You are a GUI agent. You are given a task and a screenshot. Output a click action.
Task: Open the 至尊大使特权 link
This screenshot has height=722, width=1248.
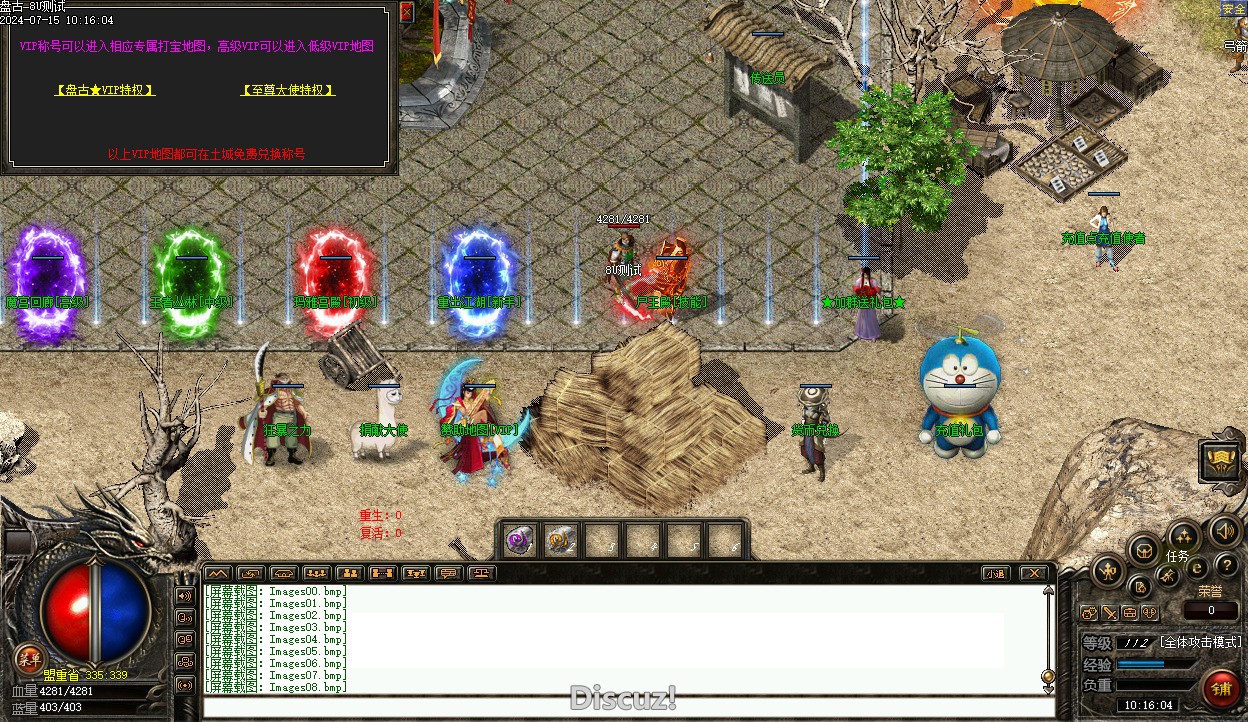(x=288, y=90)
